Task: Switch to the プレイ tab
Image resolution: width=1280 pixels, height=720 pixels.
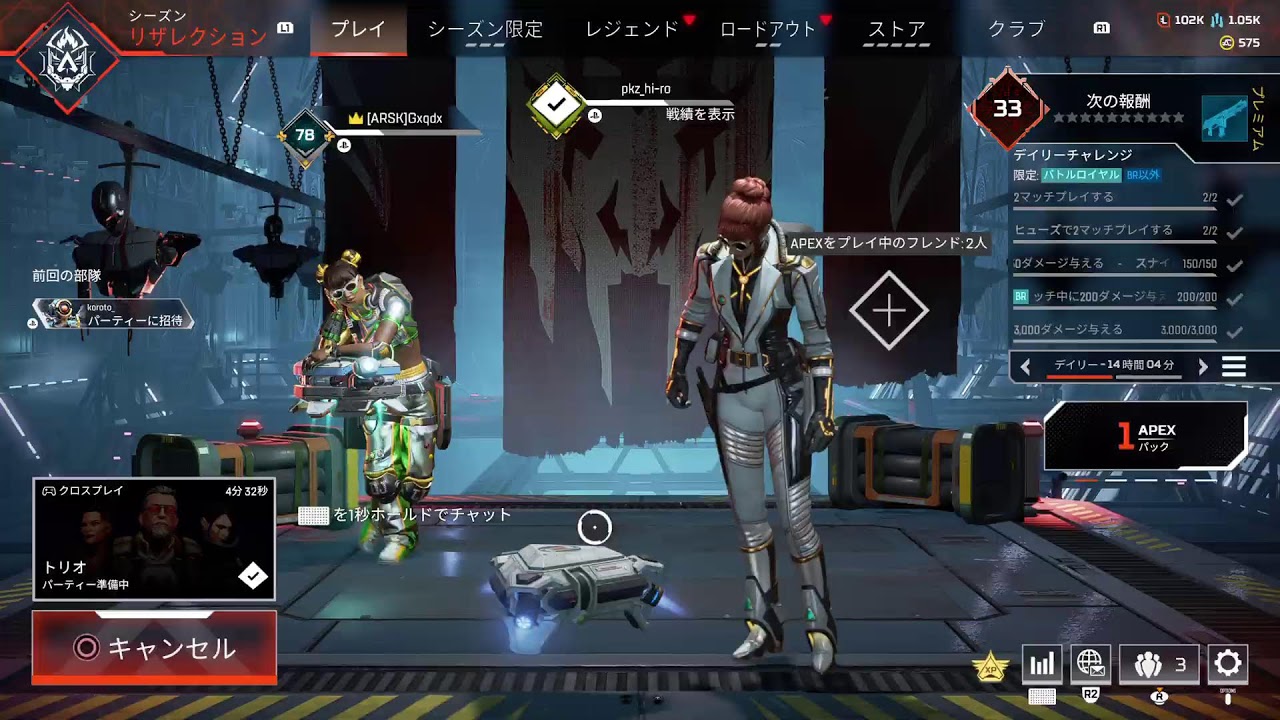Action: tap(358, 29)
